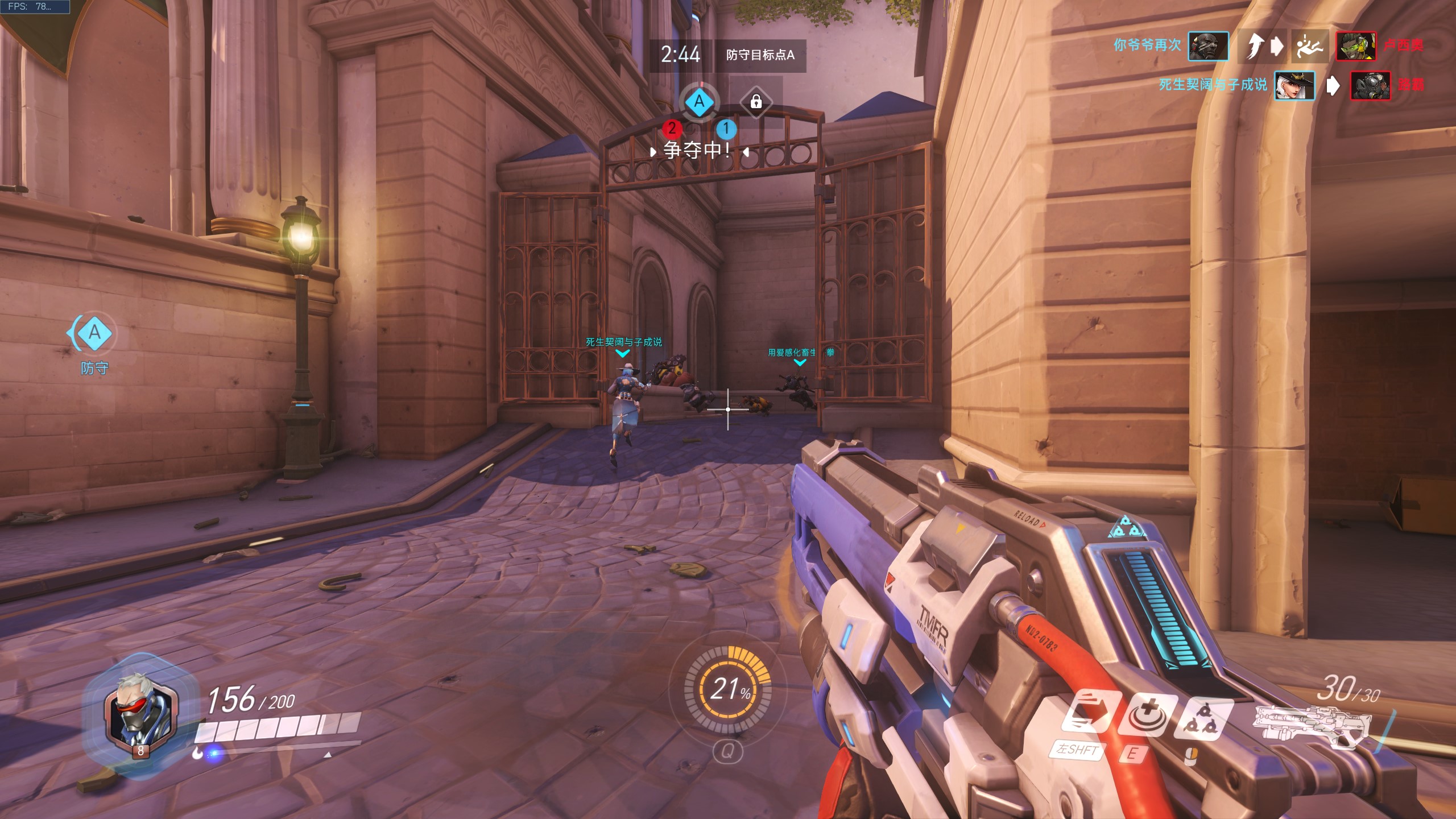Select the defend A waypoint marker
This screenshot has height=819, width=1456.
pos(94,333)
